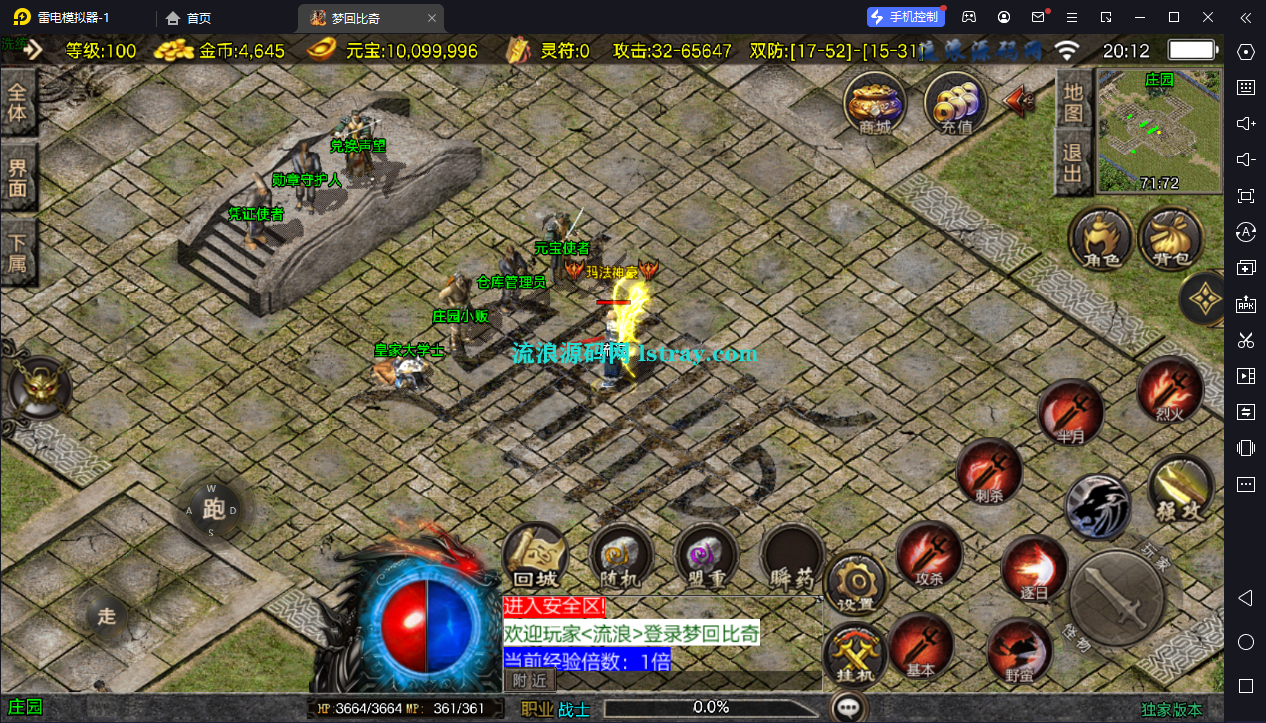The image size is (1266, 723).
Task: Use the 随机 random teleport item
Action: click(621, 557)
